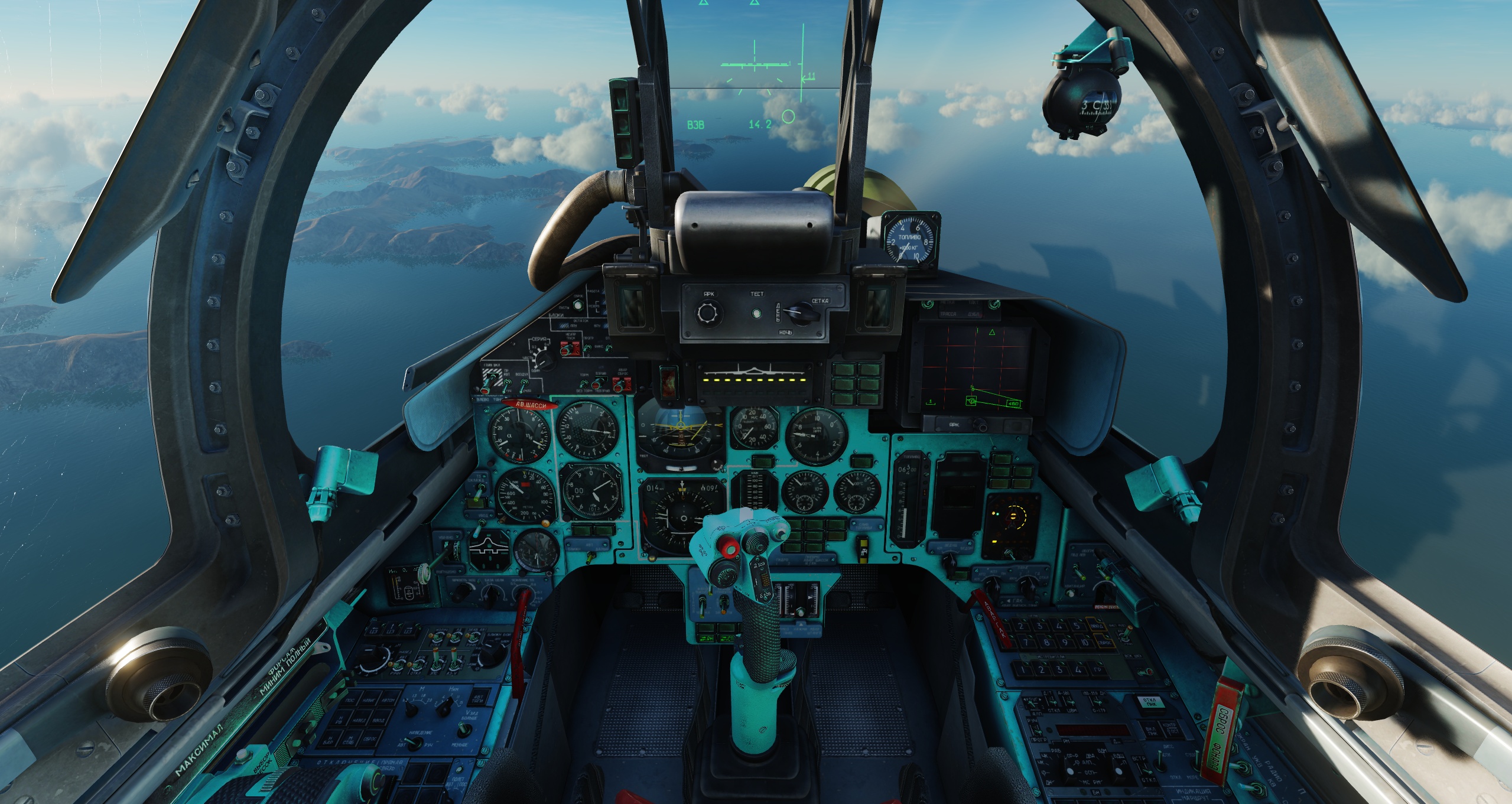
Task: Adjust the ЯРК HUD brightness knob
Action: tap(707, 313)
